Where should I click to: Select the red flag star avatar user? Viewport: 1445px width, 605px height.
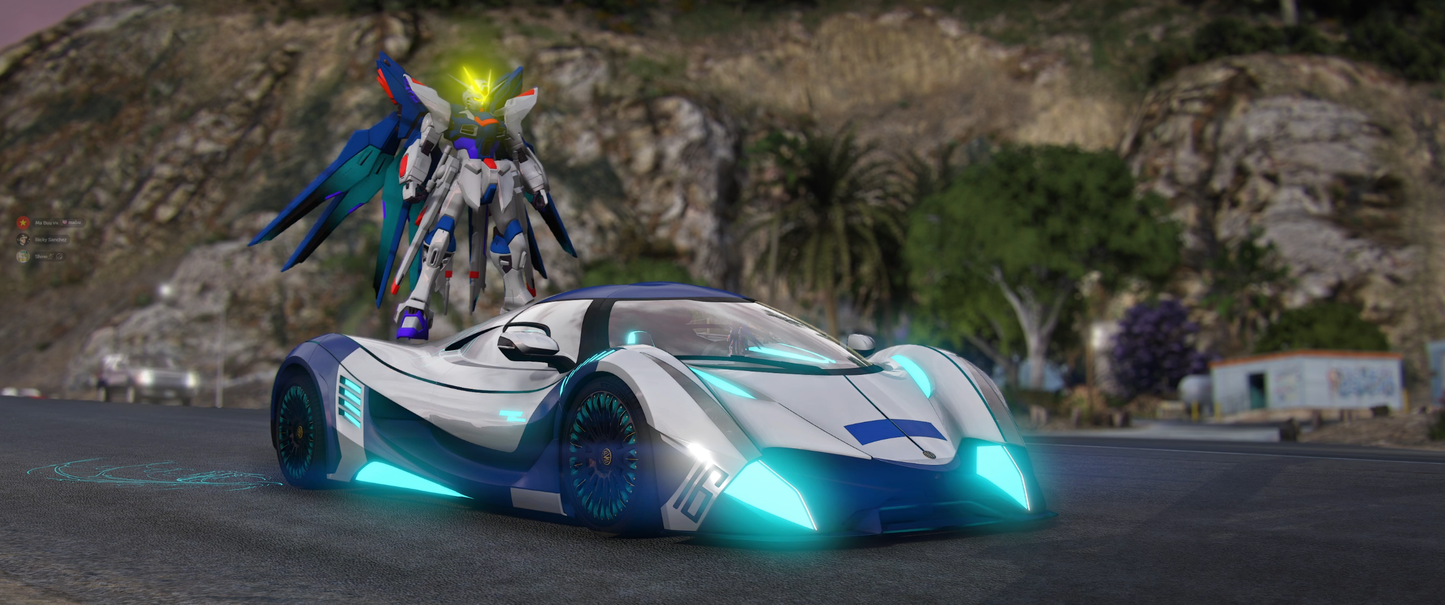pyautogui.click(x=23, y=222)
